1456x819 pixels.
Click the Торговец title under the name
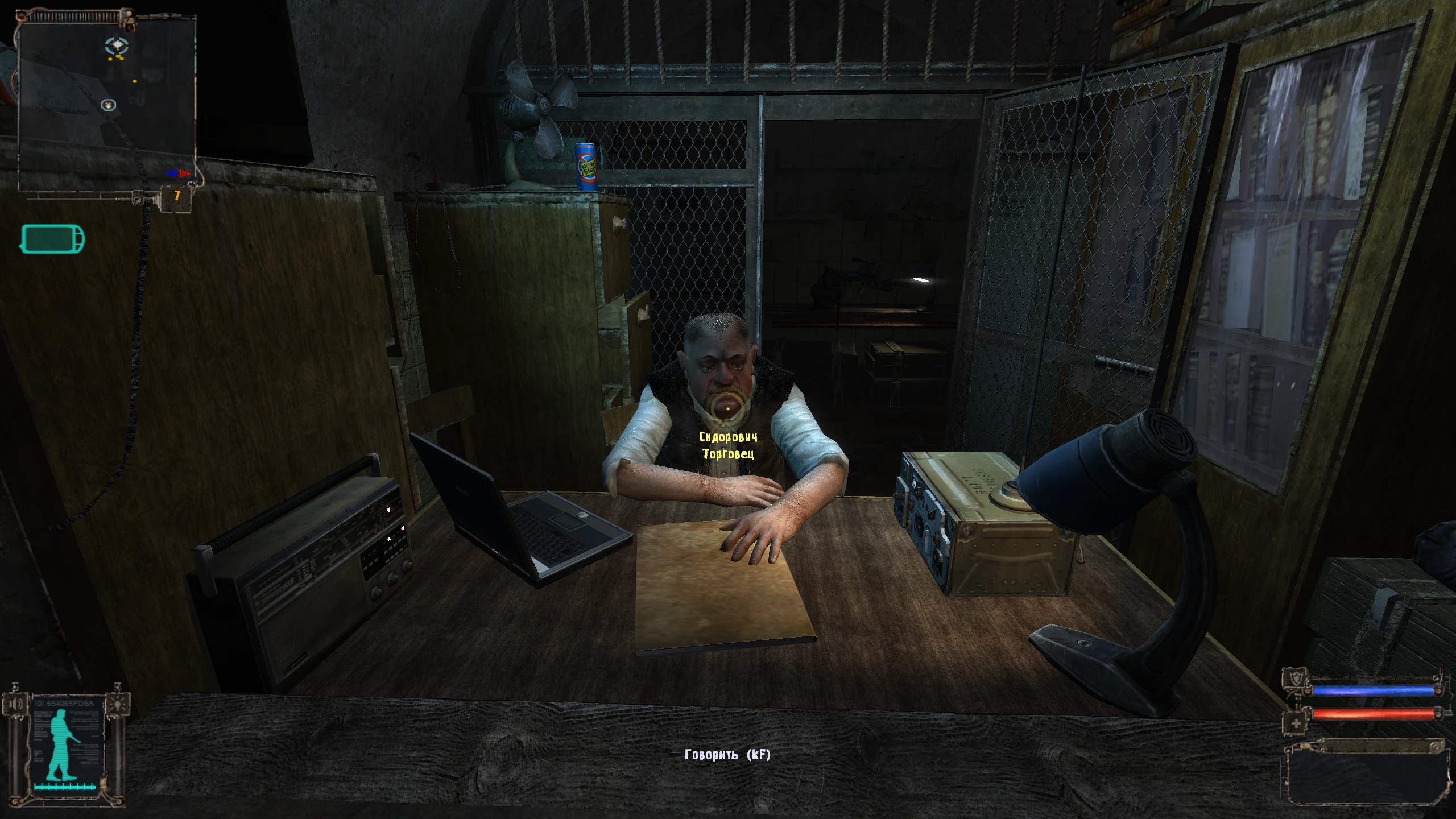(730, 454)
